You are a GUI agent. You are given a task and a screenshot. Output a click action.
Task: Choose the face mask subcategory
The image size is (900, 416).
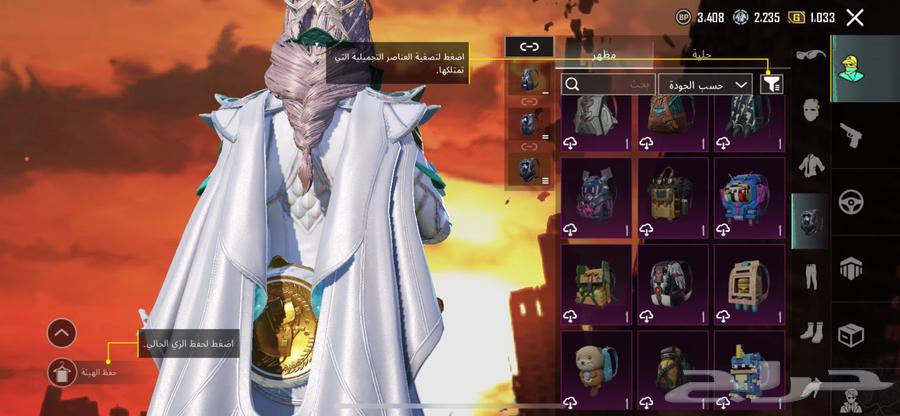coord(810,110)
